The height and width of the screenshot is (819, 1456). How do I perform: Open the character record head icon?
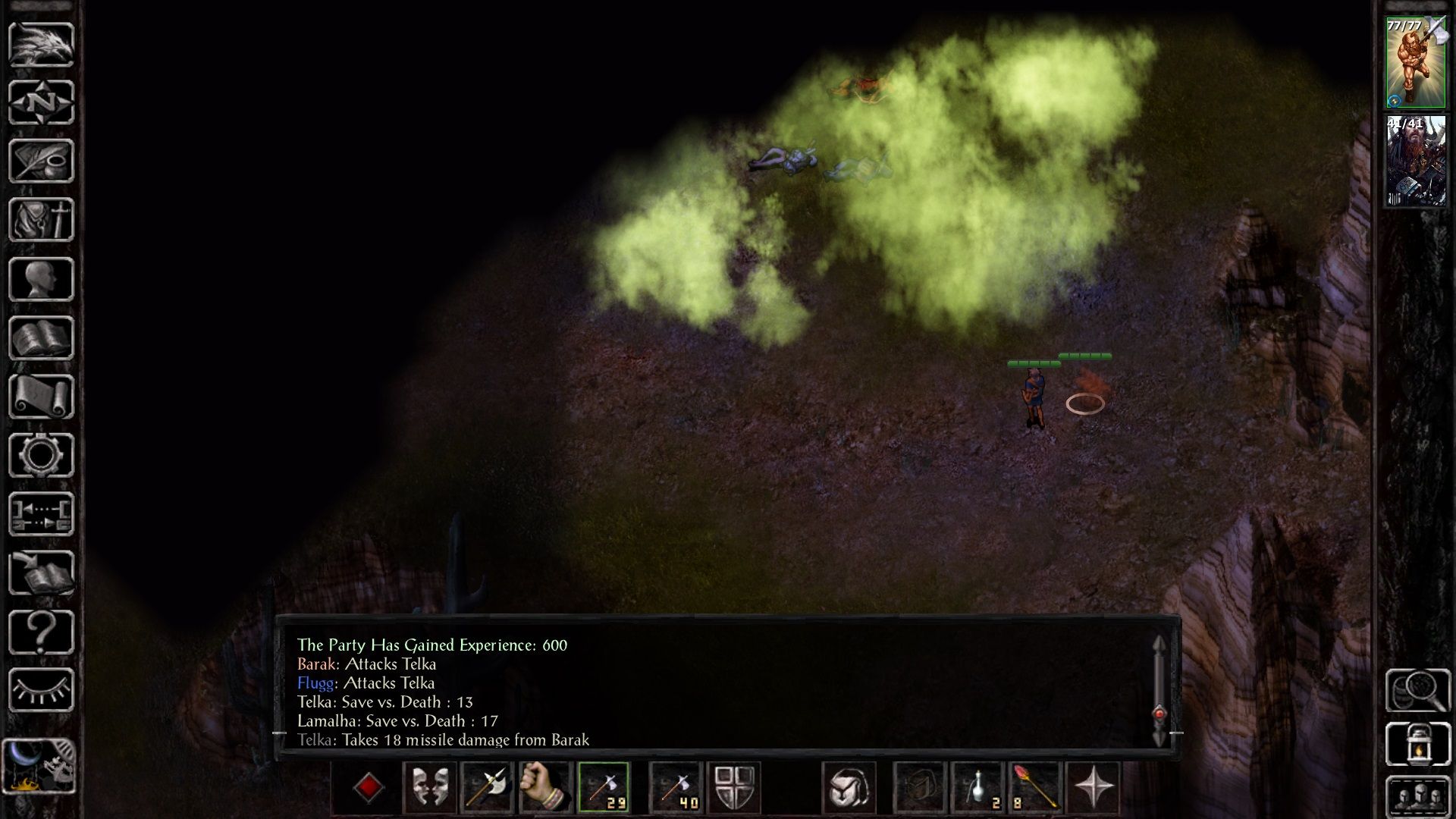41,279
